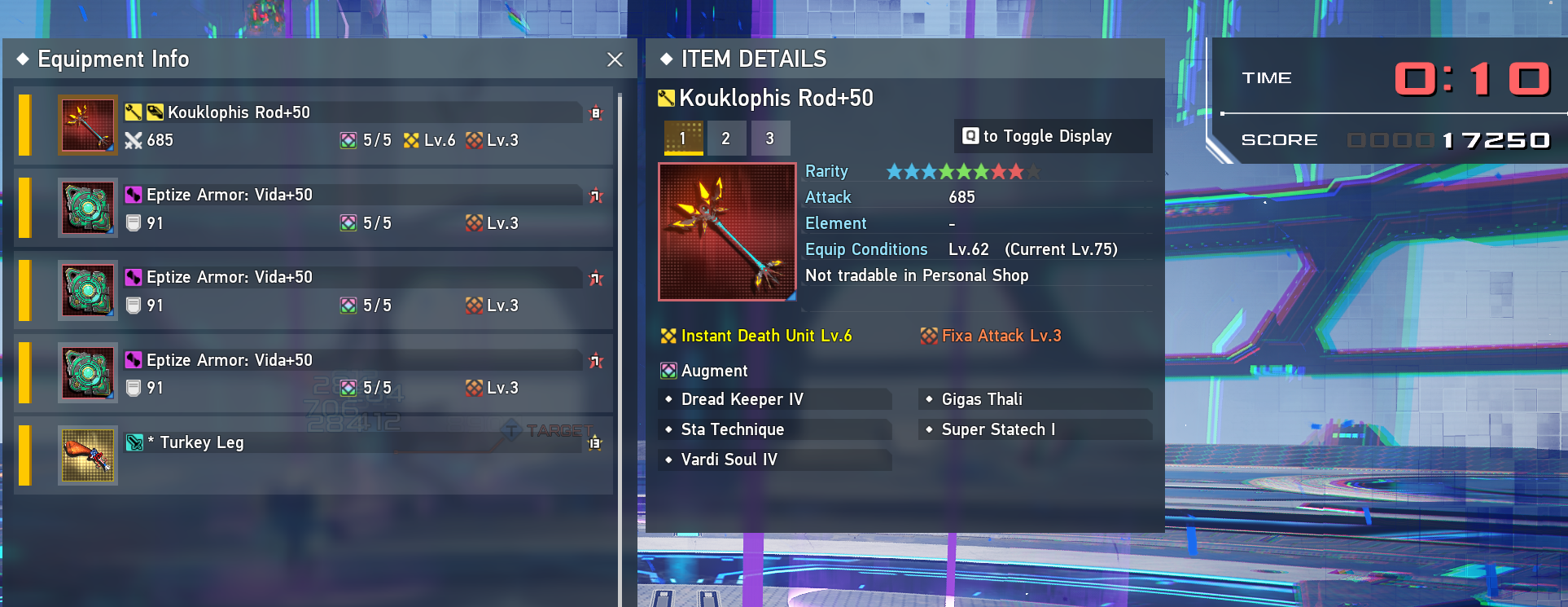This screenshot has height=607, width=1568.
Task: Choose the Vardi Soul IV augment
Action: click(x=729, y=460)
